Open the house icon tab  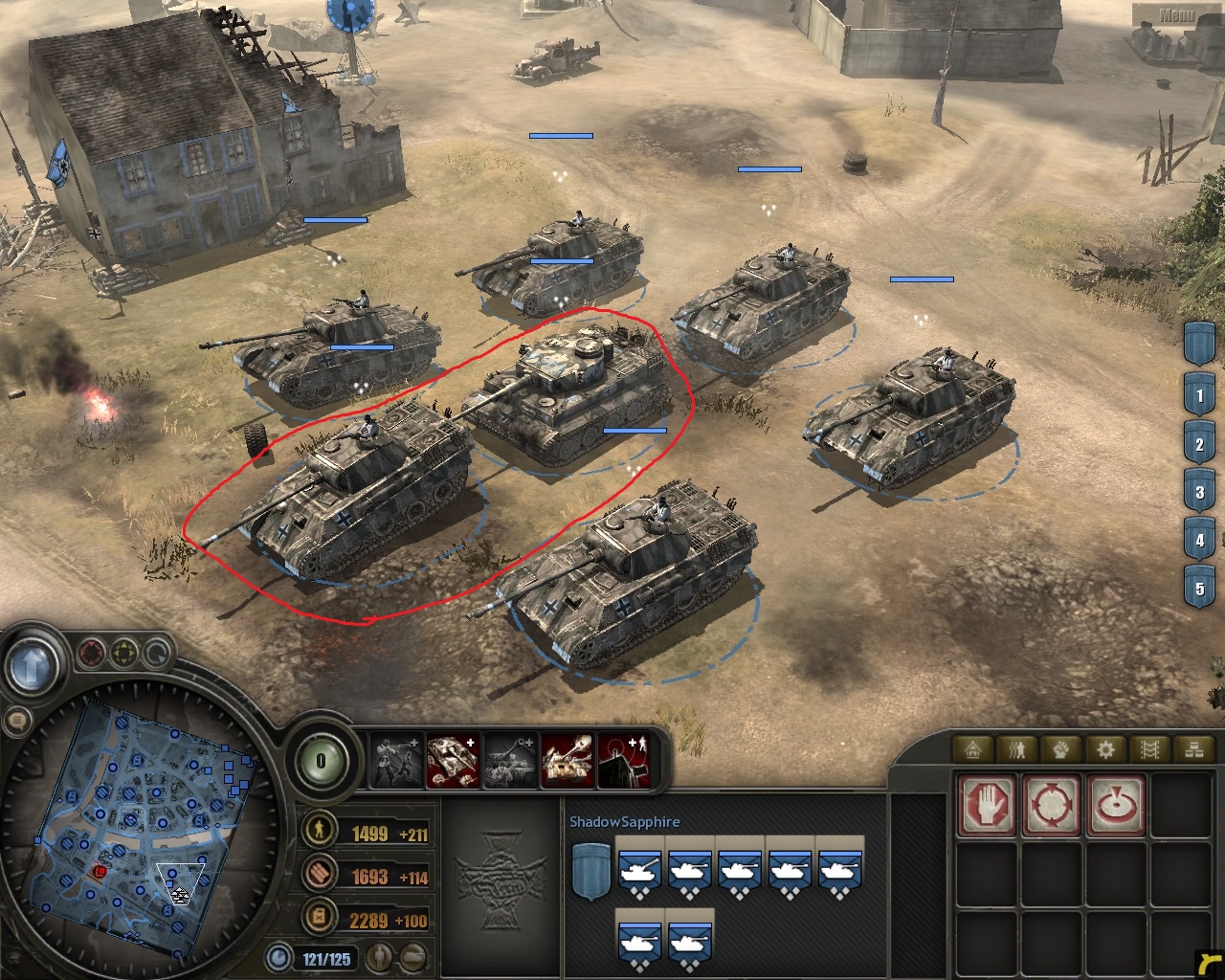(x=974, y=749)
